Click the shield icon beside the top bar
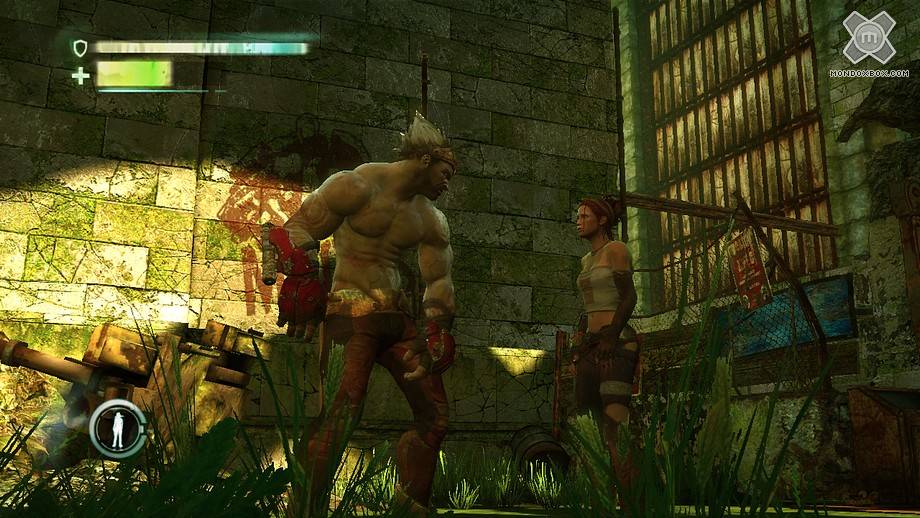Viewport: 920px width, 518px height. click(80, 47)
